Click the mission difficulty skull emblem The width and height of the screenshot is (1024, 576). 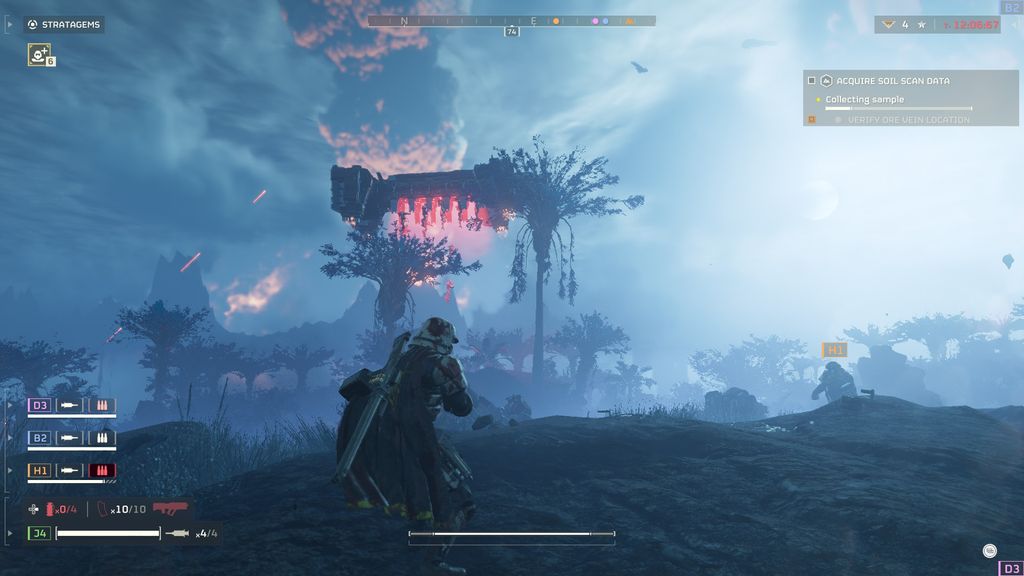[x=886, y=24]
